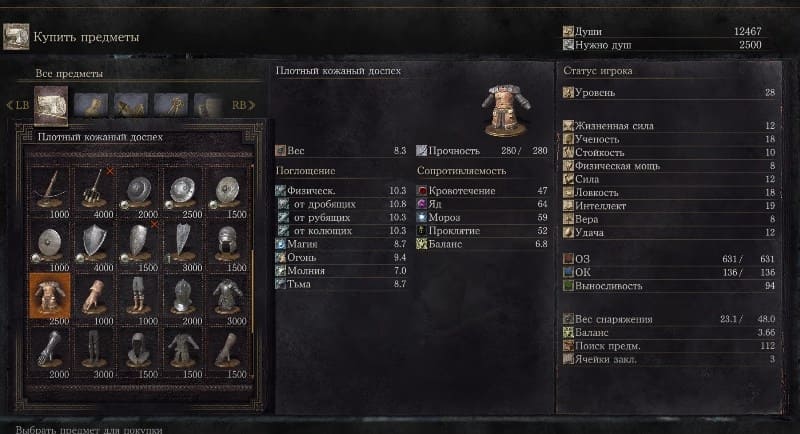The image size is (800, 434).
Task: Choose the dark hood priced 1500
Action: coord(139,349)
